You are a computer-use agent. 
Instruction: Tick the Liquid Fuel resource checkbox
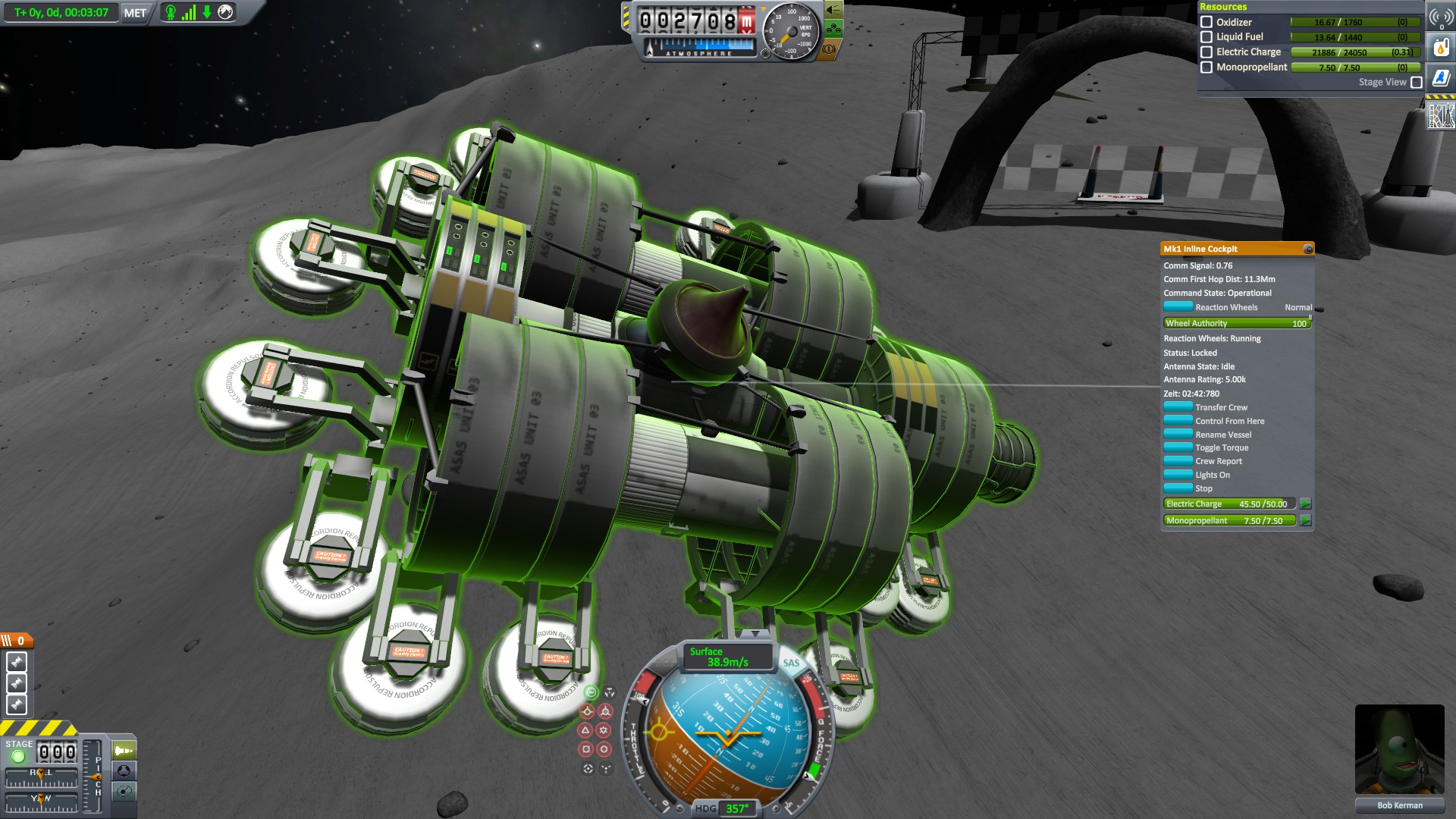1207,36
